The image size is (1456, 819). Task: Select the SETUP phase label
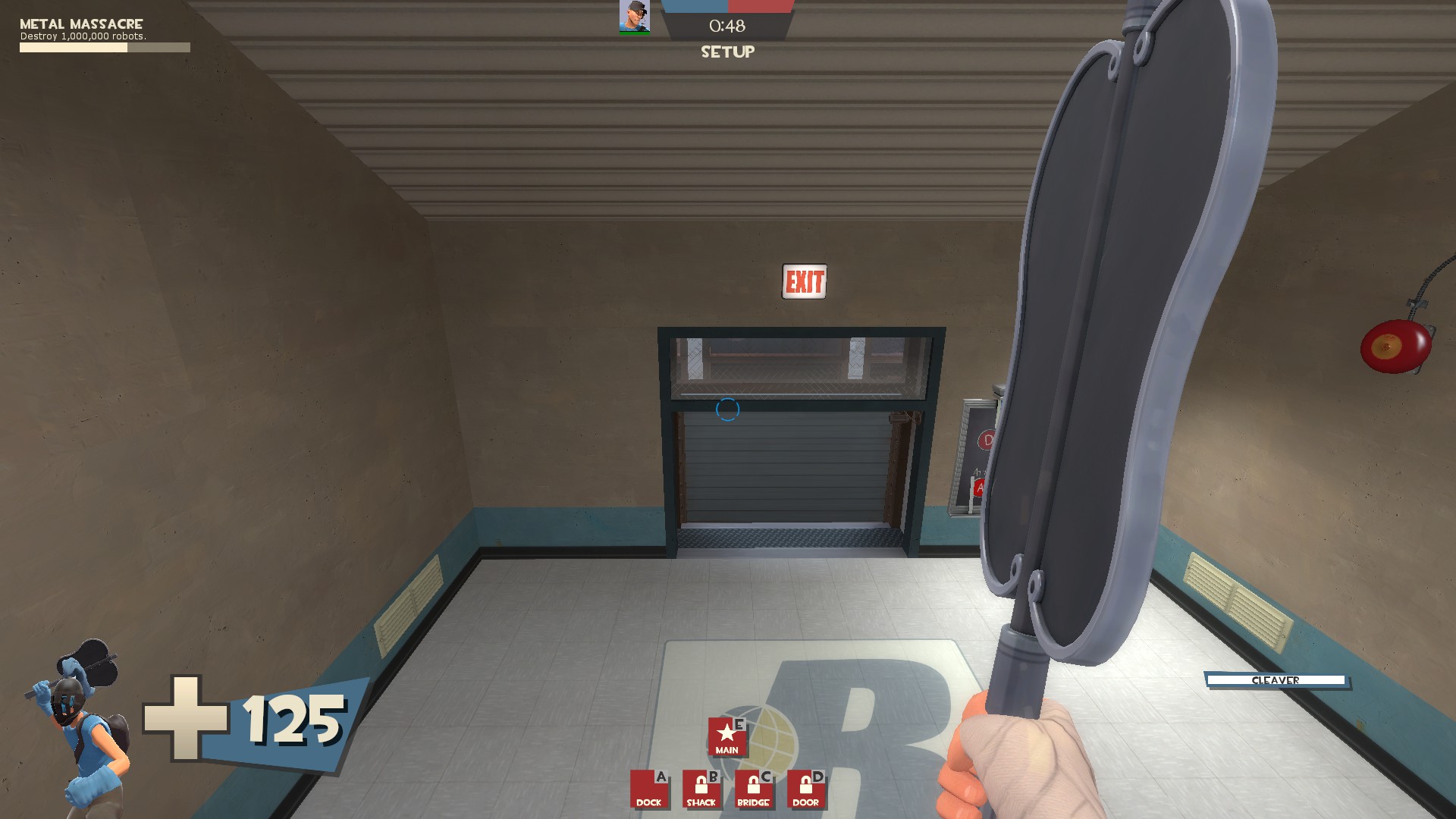[x=726, y=52]
